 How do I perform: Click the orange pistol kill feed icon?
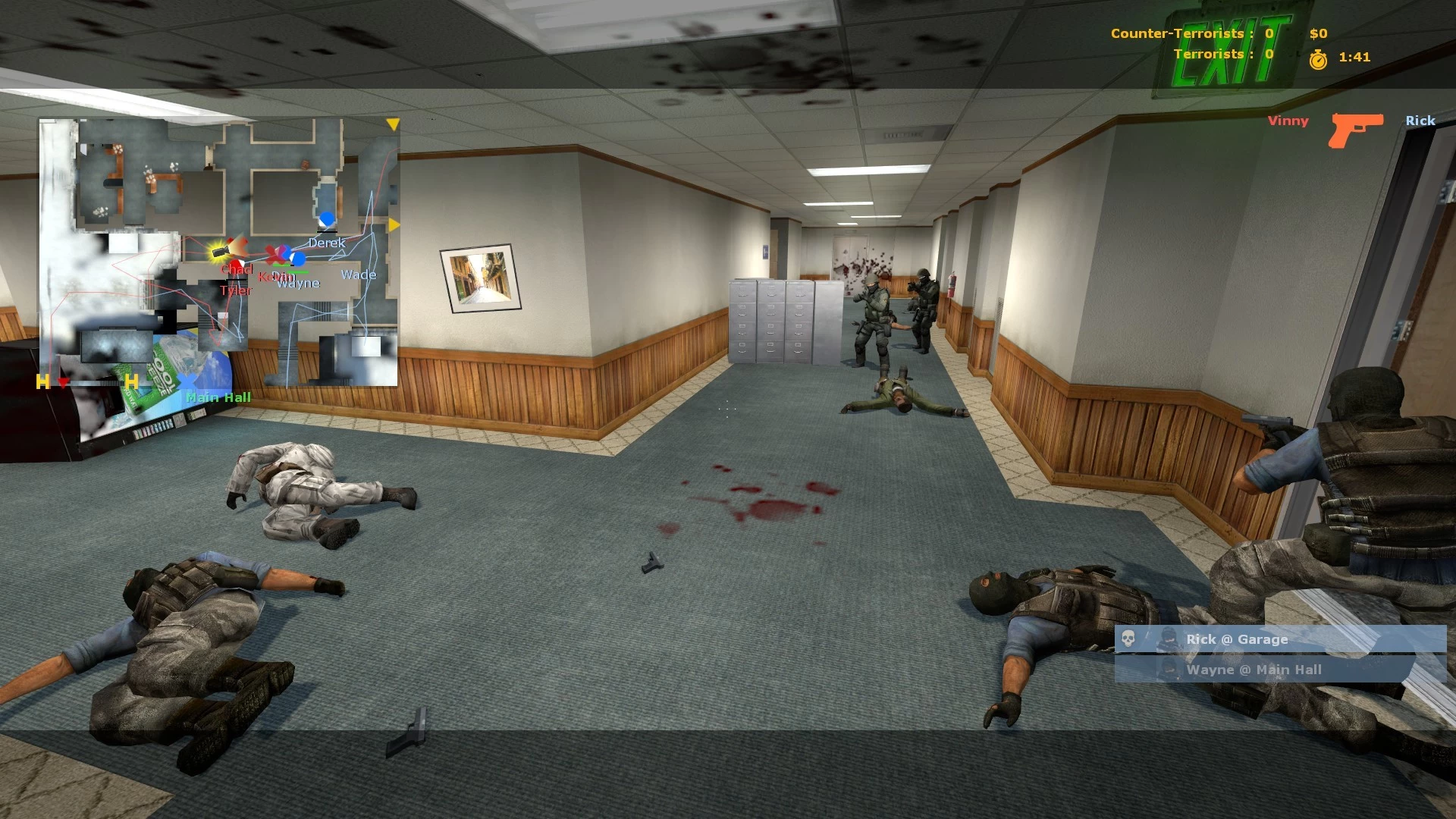1356,129
